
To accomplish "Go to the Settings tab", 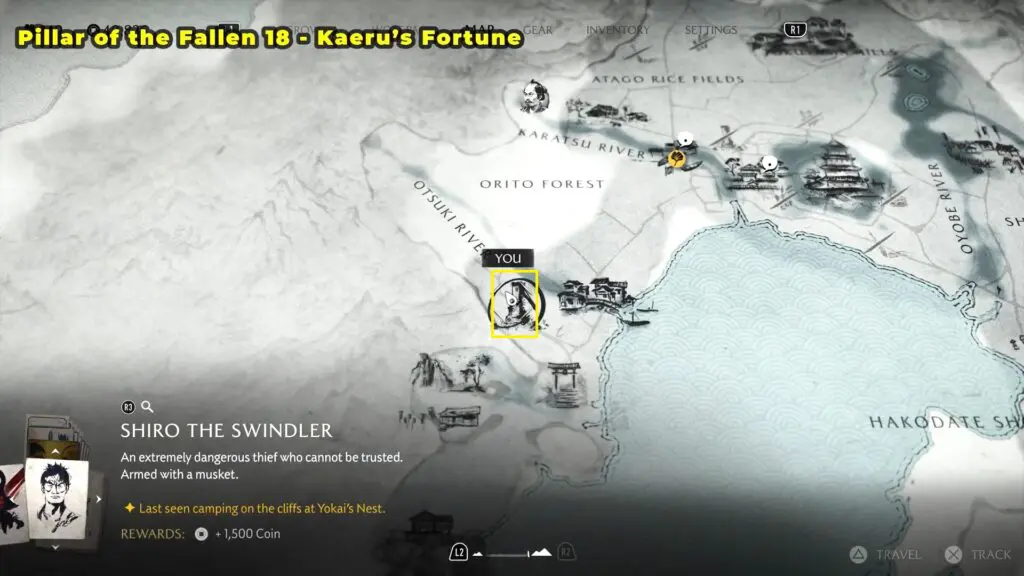I will 711,30.
